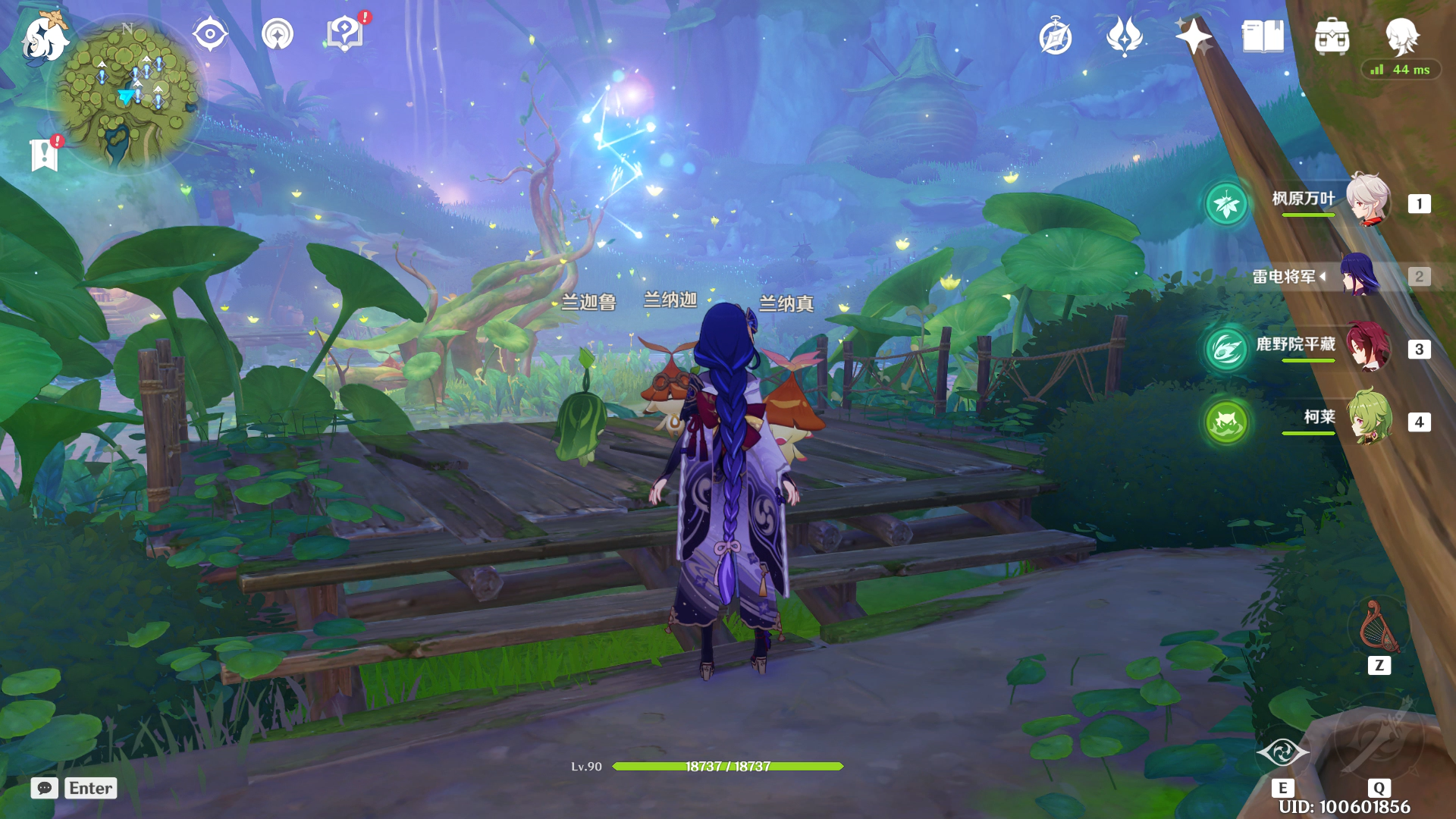Switch to party member 枫原万叶
Image resolution: width=1456 pixels, height=819 pixels.
1367,201
